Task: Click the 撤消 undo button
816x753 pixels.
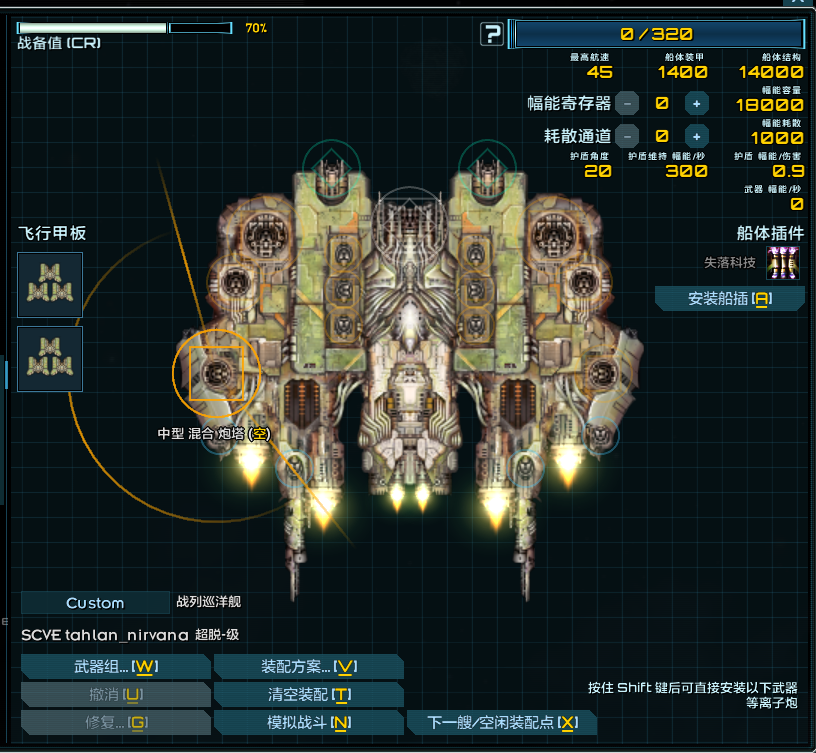Action: pos(115,695)
